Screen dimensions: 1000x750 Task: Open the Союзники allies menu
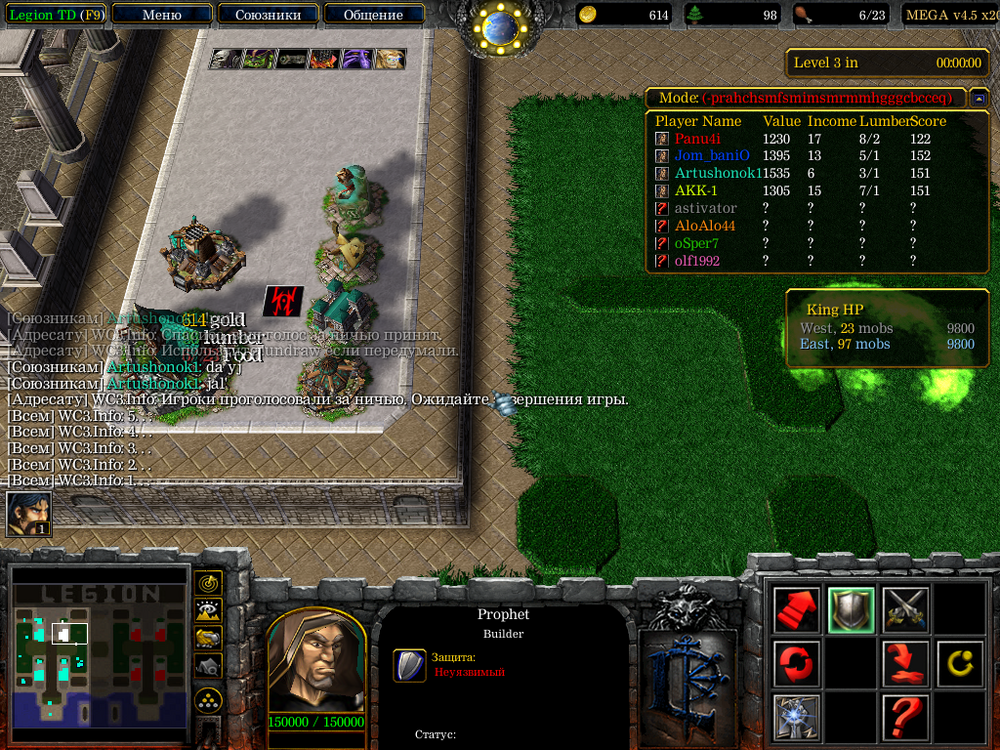pos(267,15)
